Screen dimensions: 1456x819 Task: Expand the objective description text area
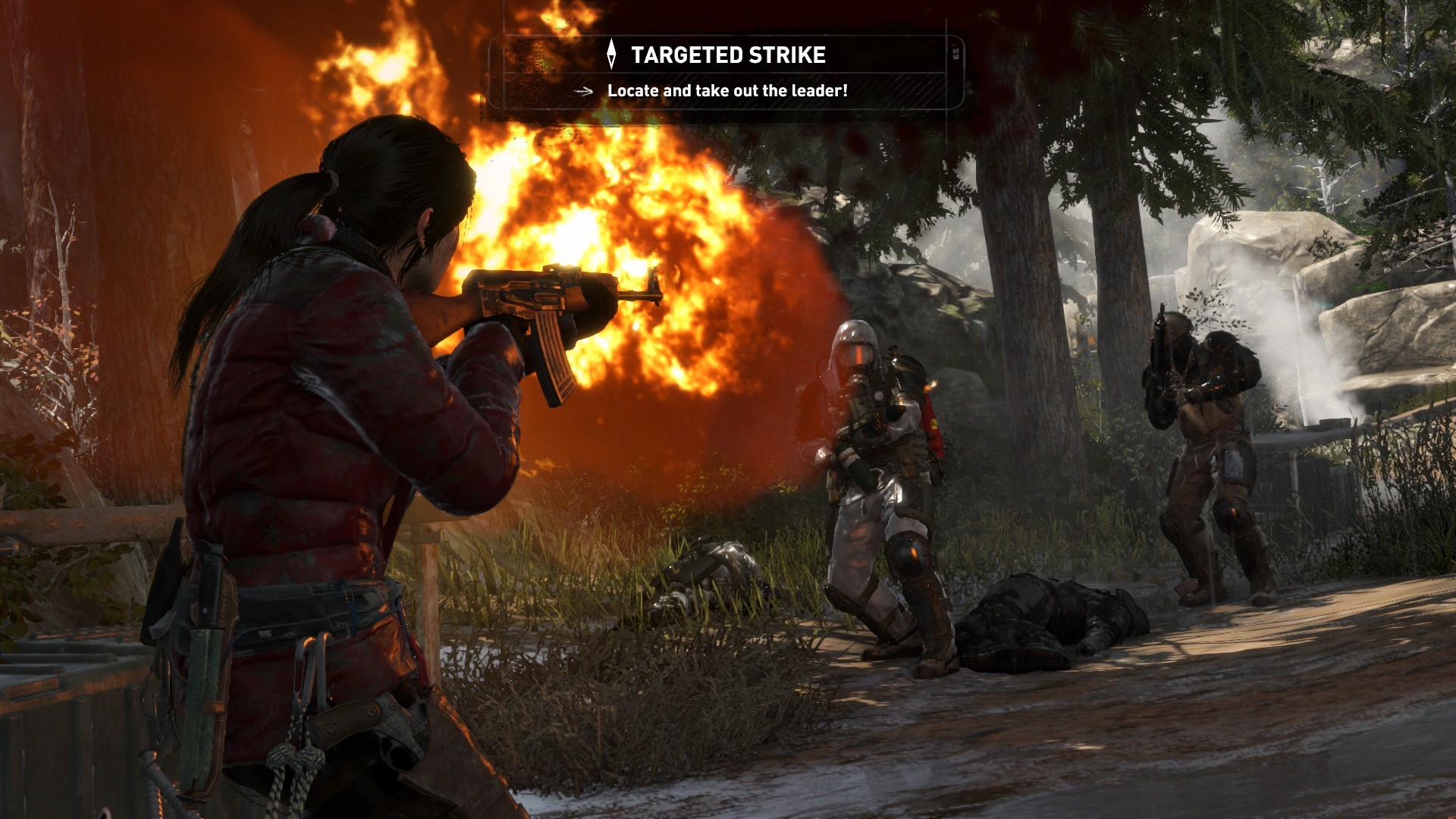click(728, 90)
